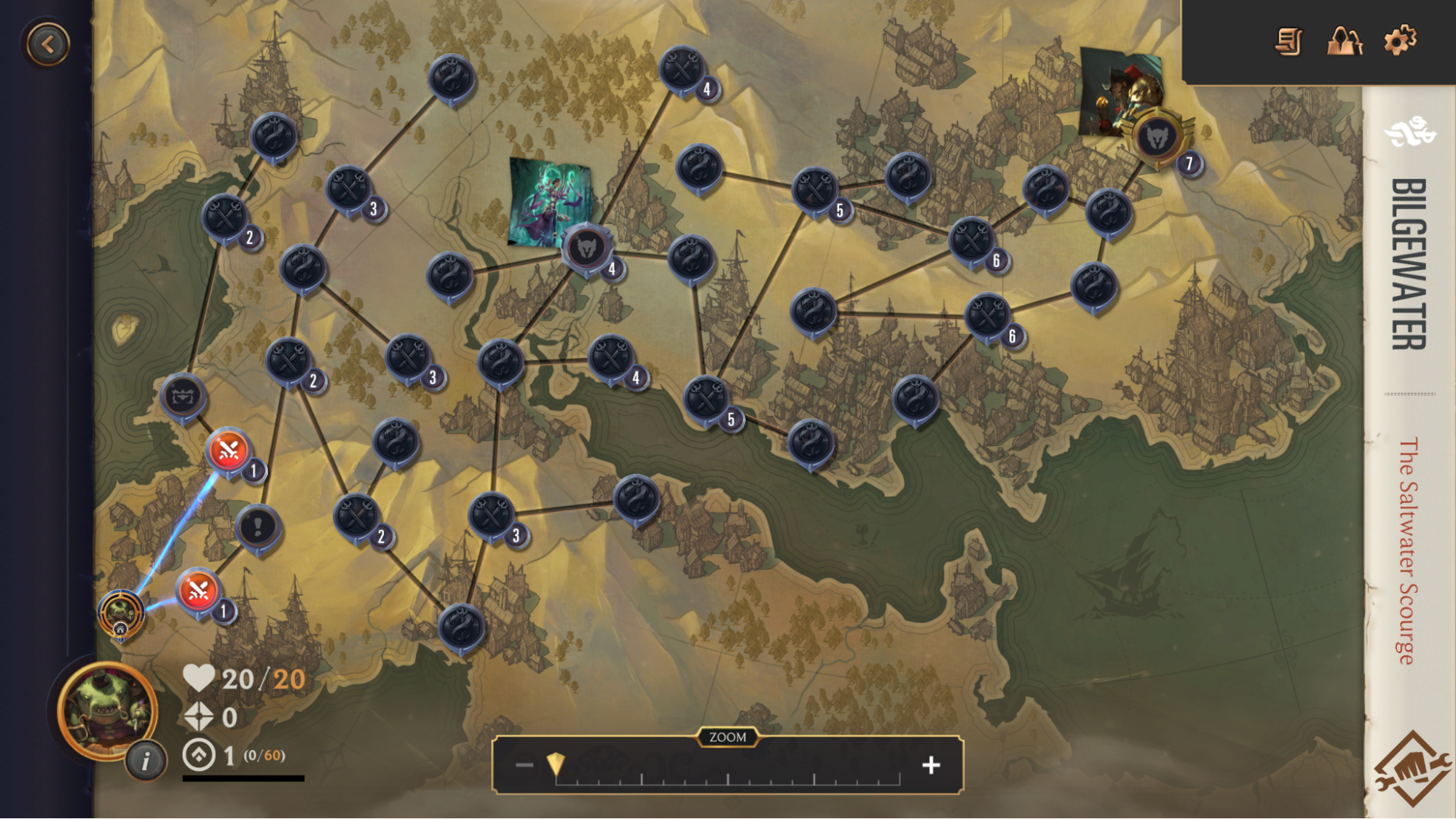Click the player's home position token
Image resolution: width=1456 pixels, height=819 pixels.
121,614
